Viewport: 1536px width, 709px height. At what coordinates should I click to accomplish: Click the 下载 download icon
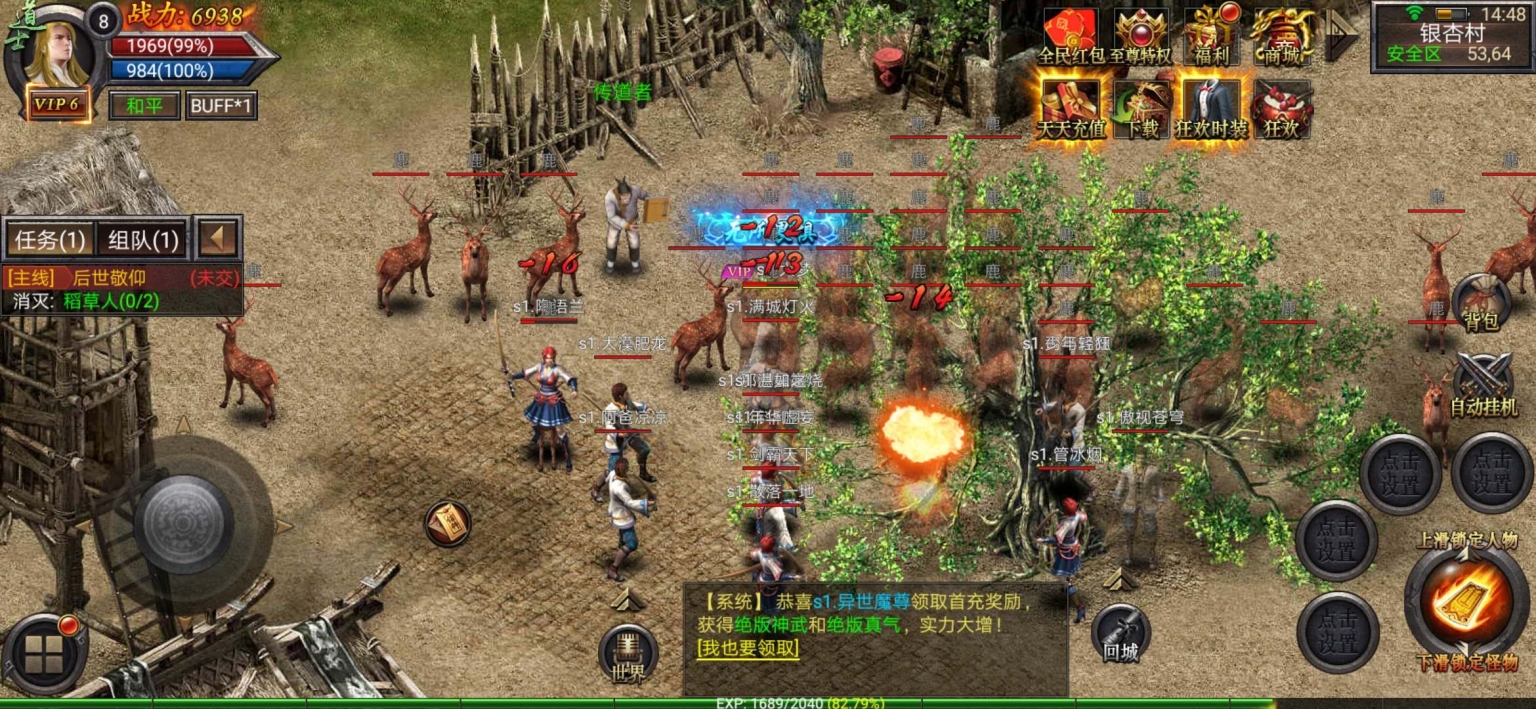pos(1141,107)
